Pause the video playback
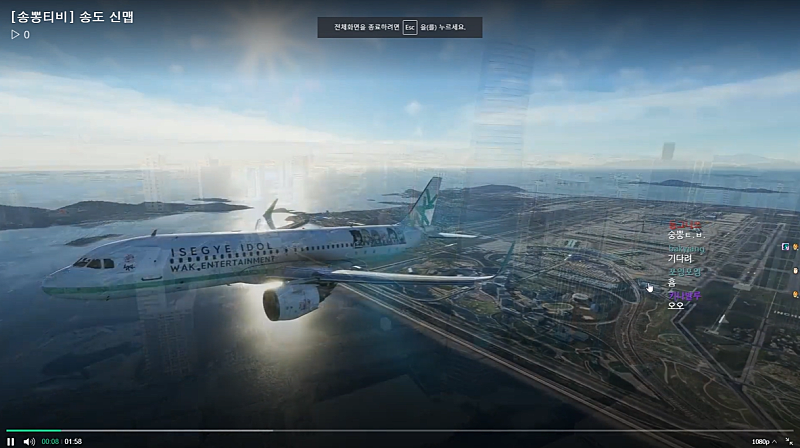 (11, 441)
